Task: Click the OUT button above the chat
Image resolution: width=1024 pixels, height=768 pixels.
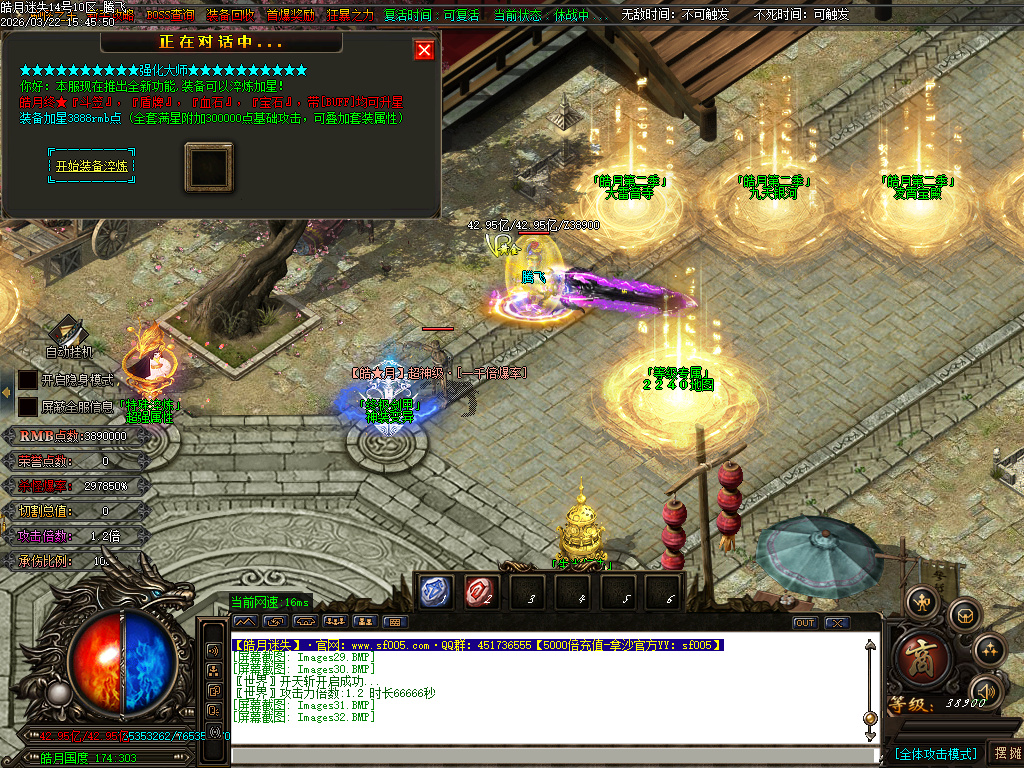Action: coord(805,622)
